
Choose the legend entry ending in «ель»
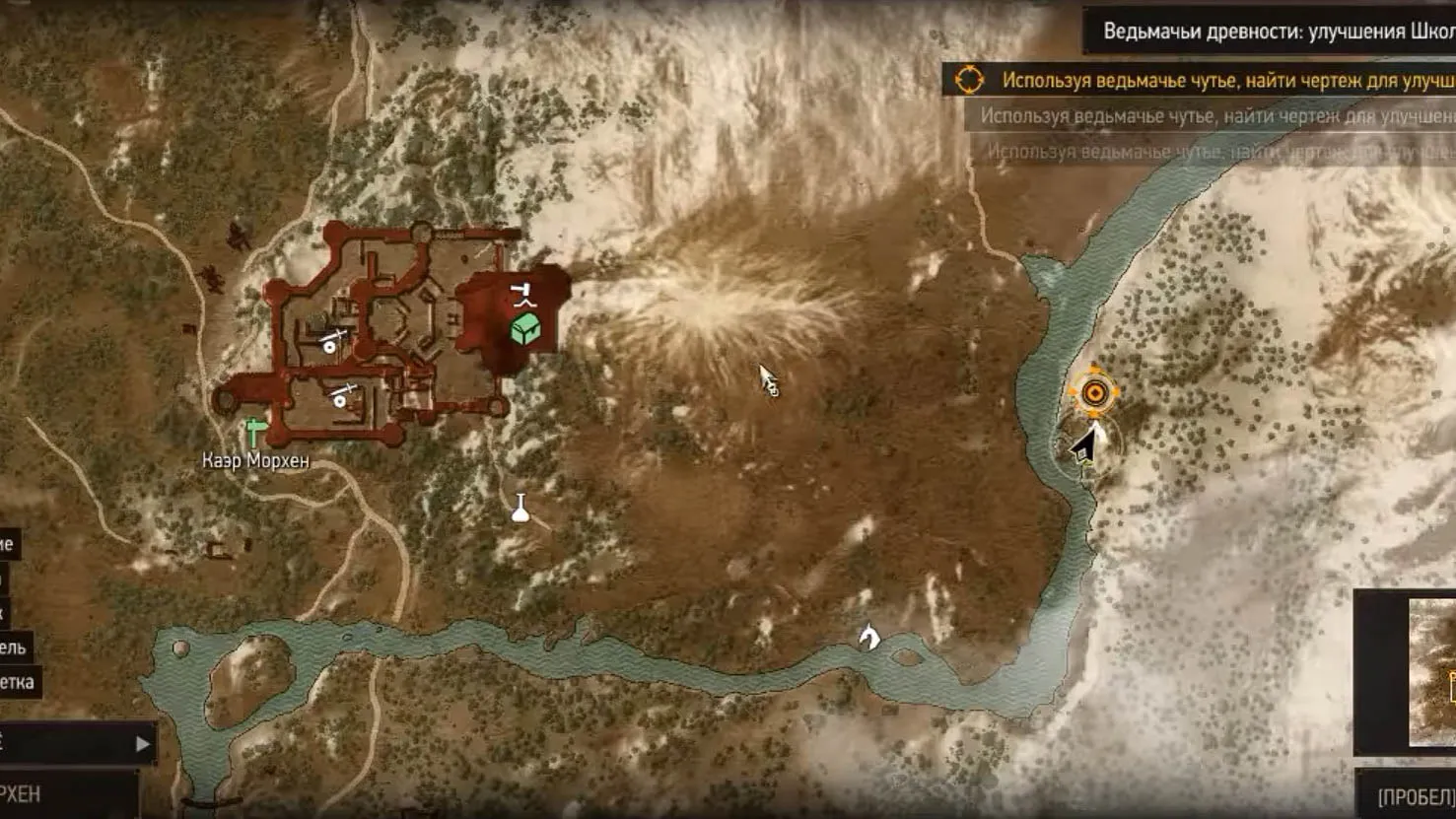point(14,648)
